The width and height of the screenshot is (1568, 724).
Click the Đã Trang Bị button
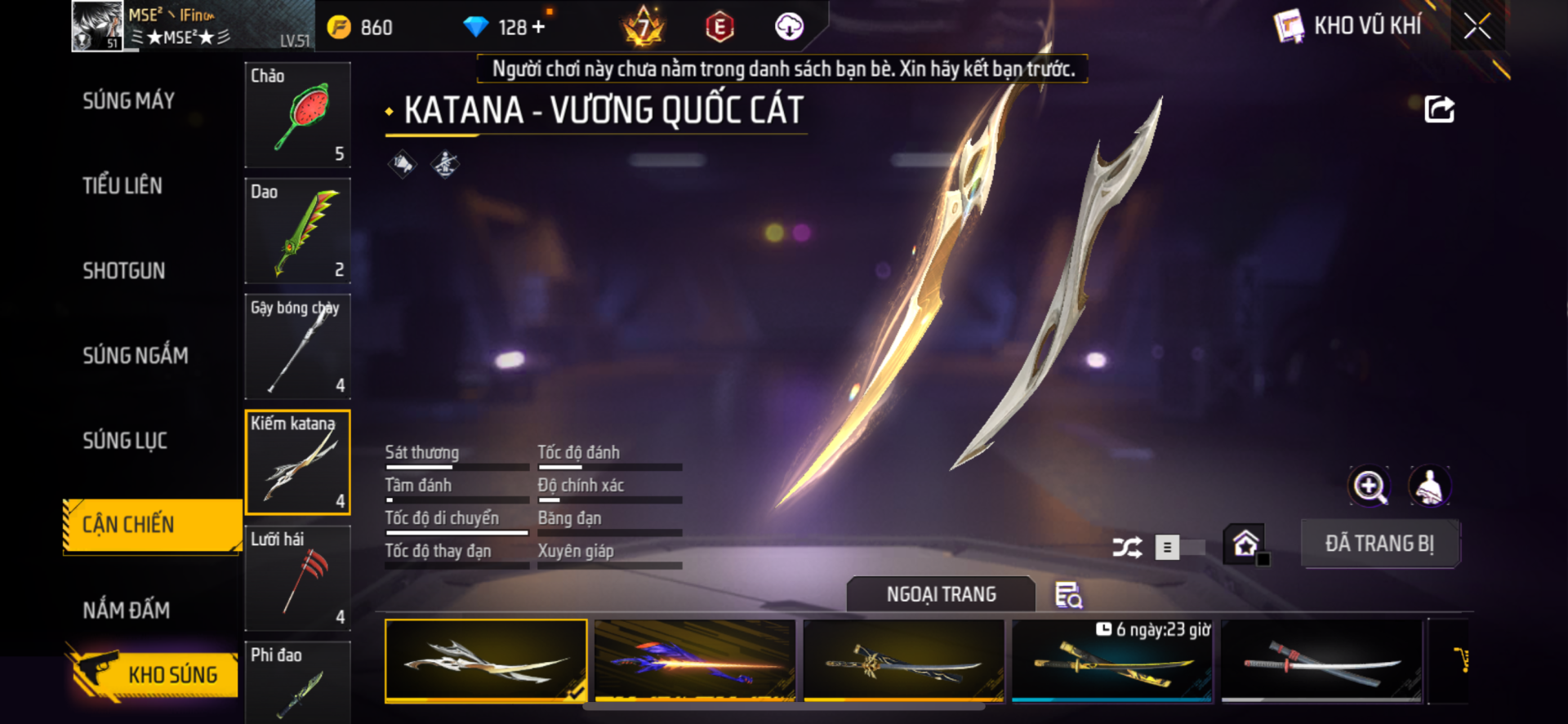[x=1379, y=544]
